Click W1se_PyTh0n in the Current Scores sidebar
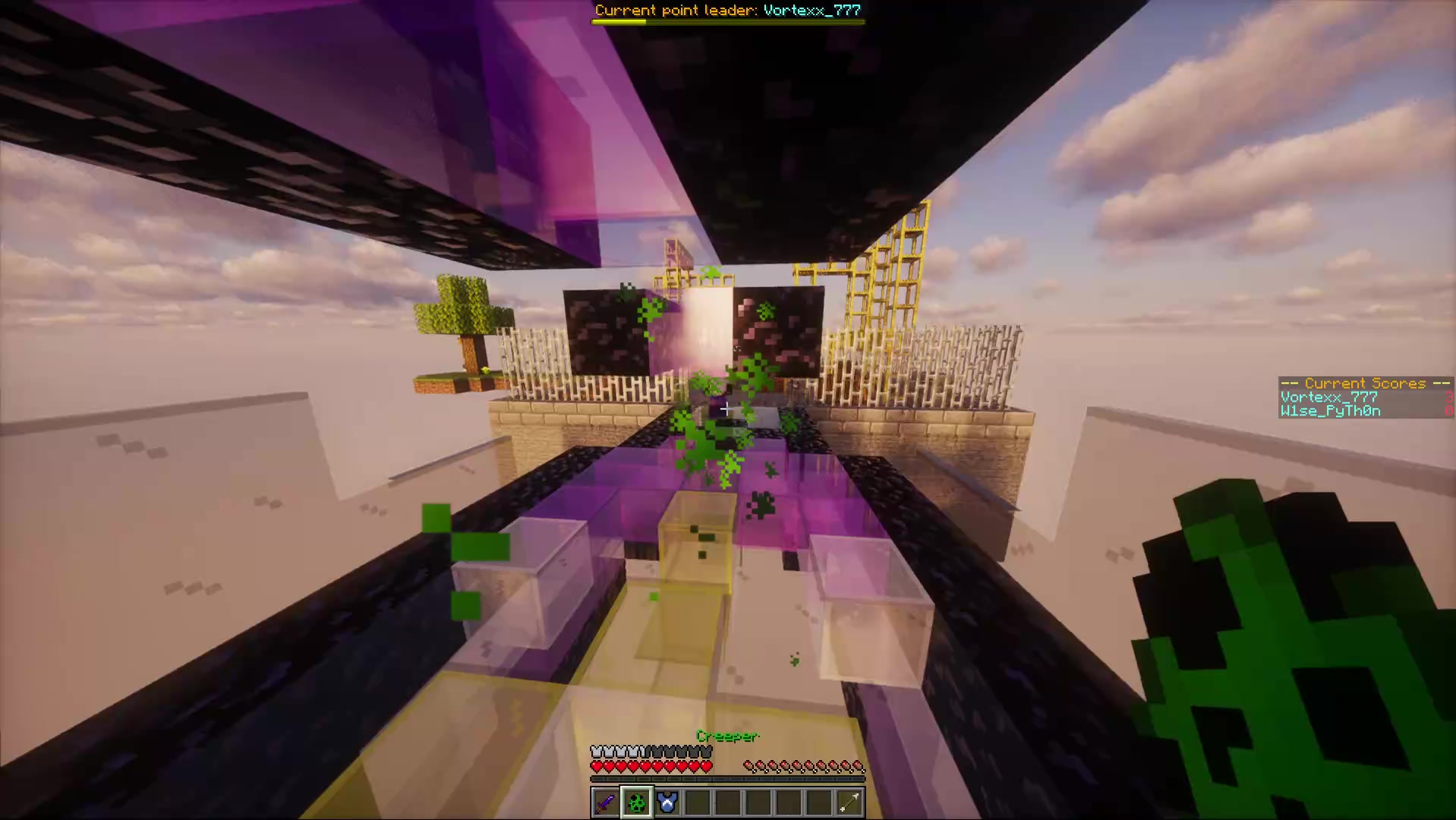This screenshot has height=820, width=1456. tap(1329, 411)
